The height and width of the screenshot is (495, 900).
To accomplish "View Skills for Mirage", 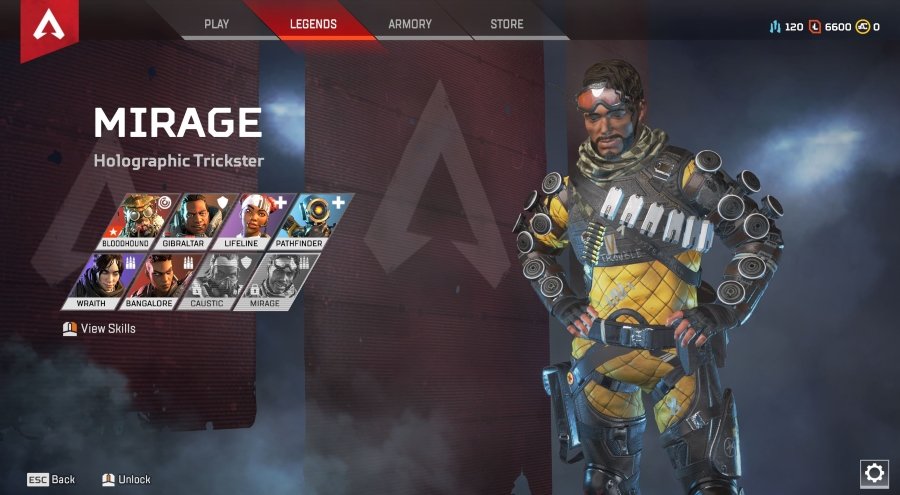I will [x=99, y=328].
